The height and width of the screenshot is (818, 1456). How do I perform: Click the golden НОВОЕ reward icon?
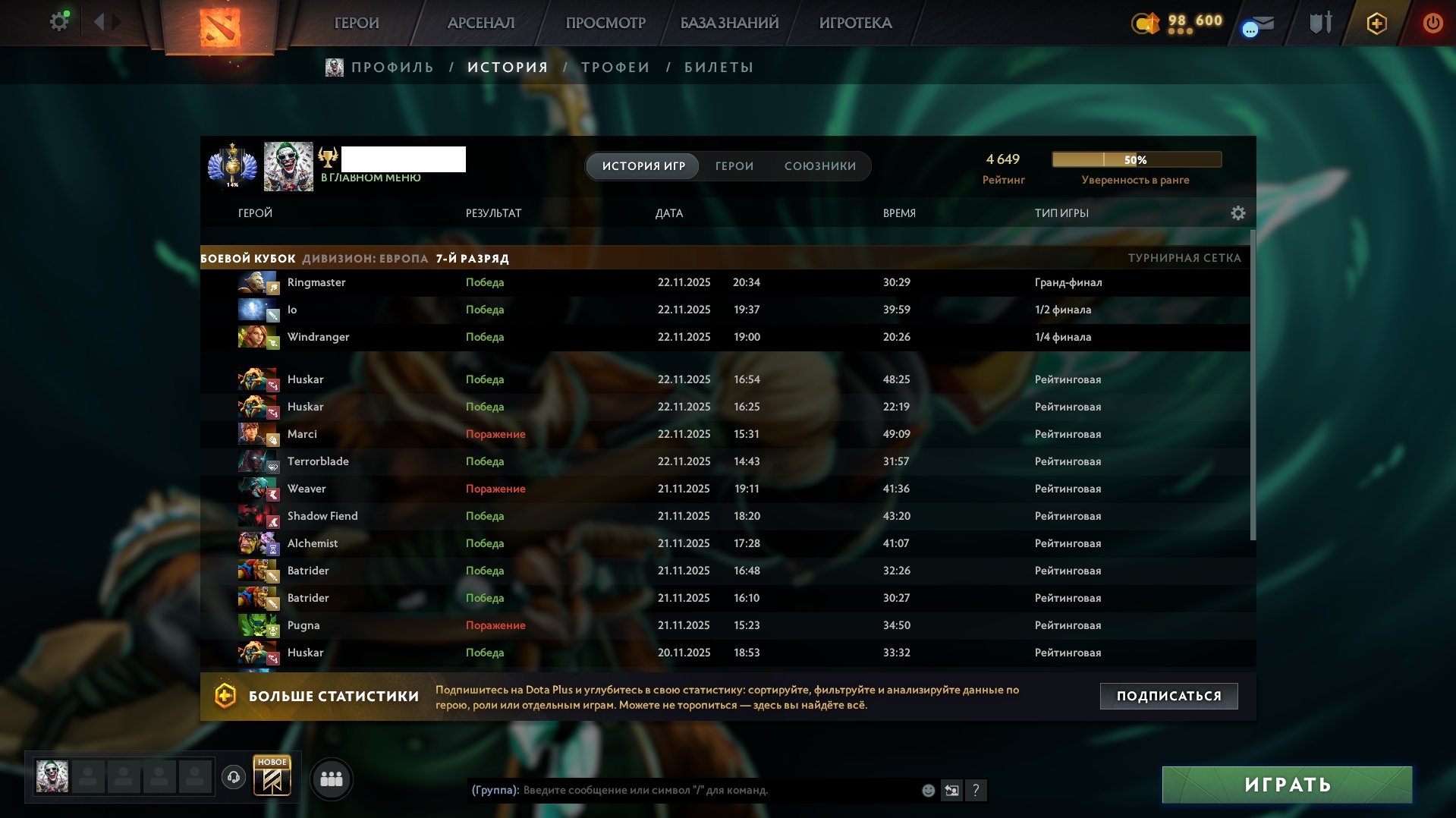click(272, 778)
